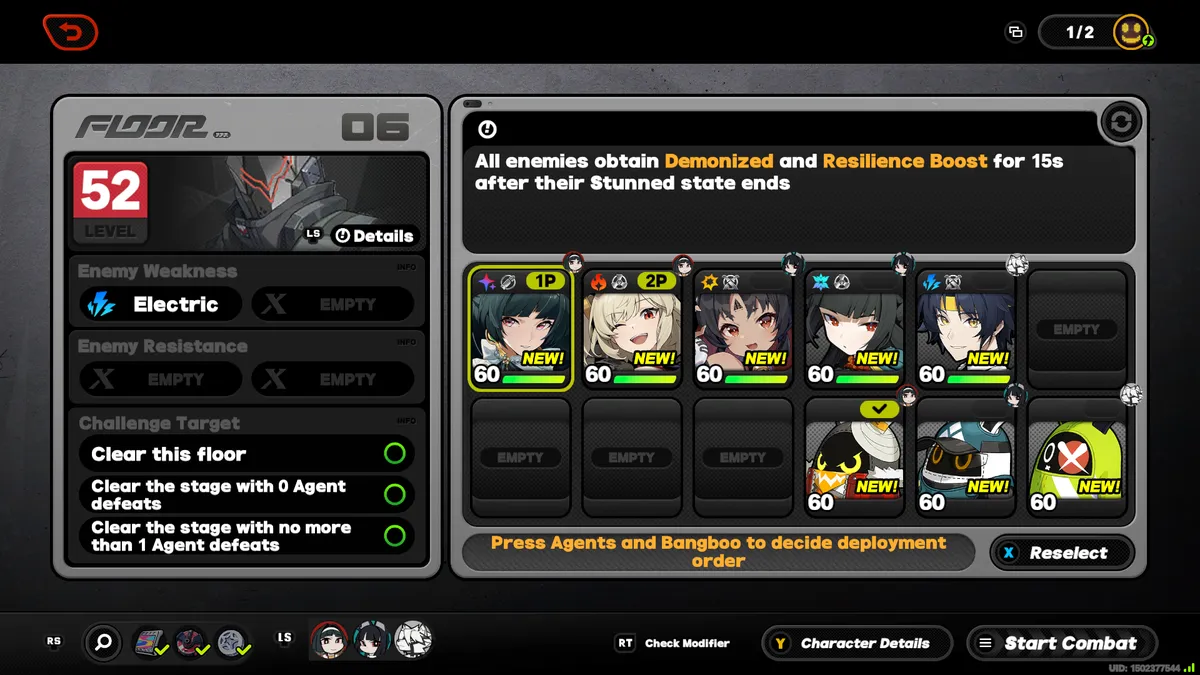This screenshot has height=675, width=1200.
Task: Click the Electric enemy weakness tag
Action: pos(160,304)
